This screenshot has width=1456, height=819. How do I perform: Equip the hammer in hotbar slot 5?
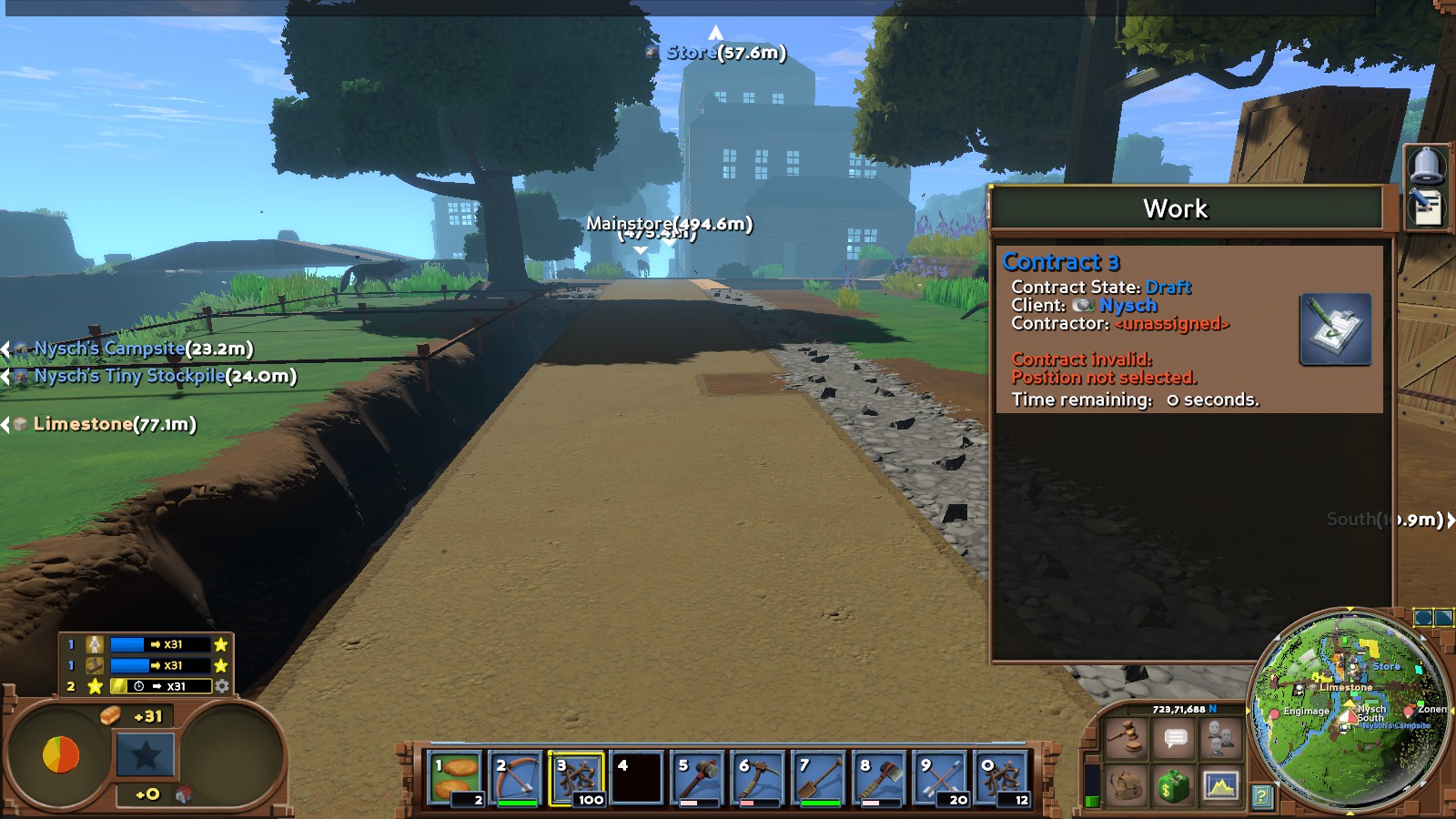click(698, 779)
